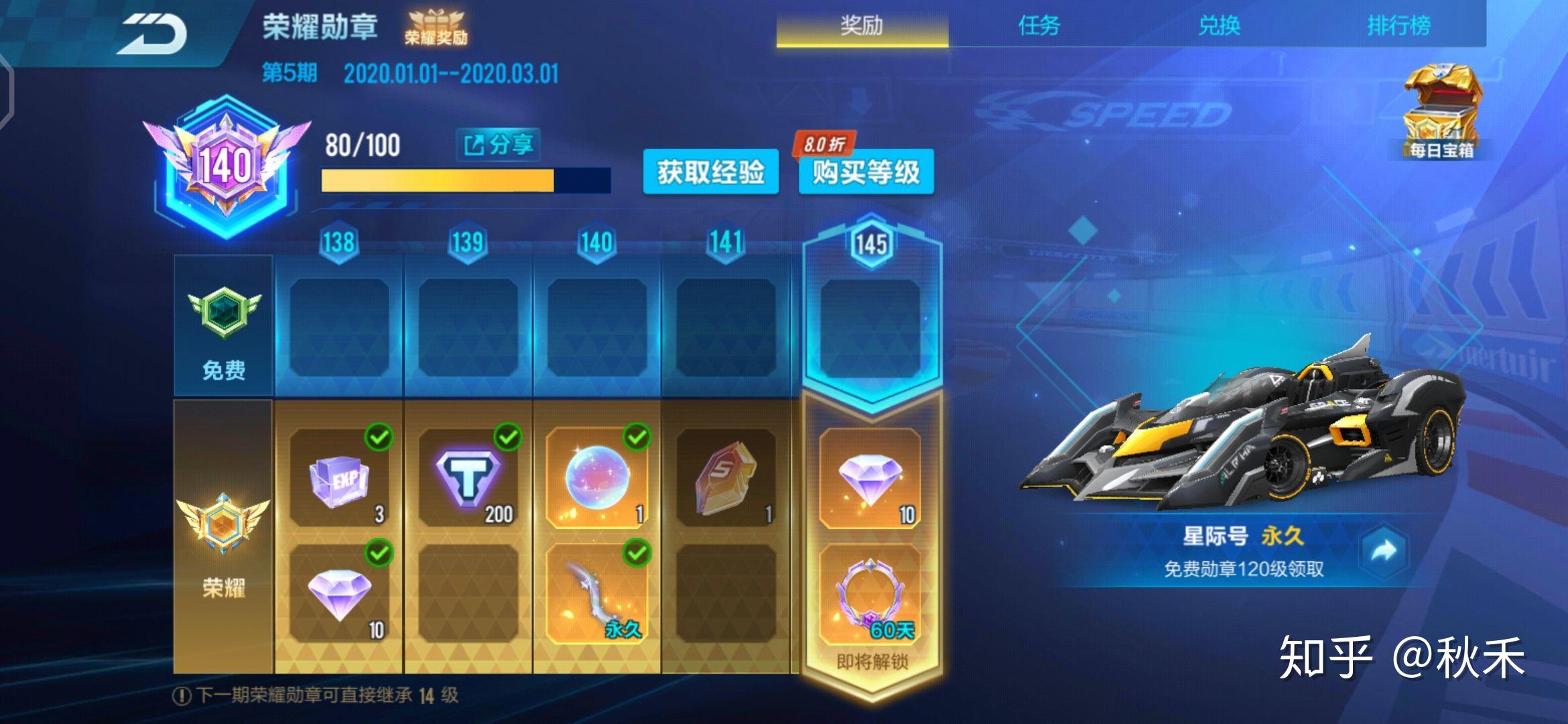Click the 荣耀奖励 badge beside the title
Viewport: 1568px width, 724px height.
tap(436, 27)
